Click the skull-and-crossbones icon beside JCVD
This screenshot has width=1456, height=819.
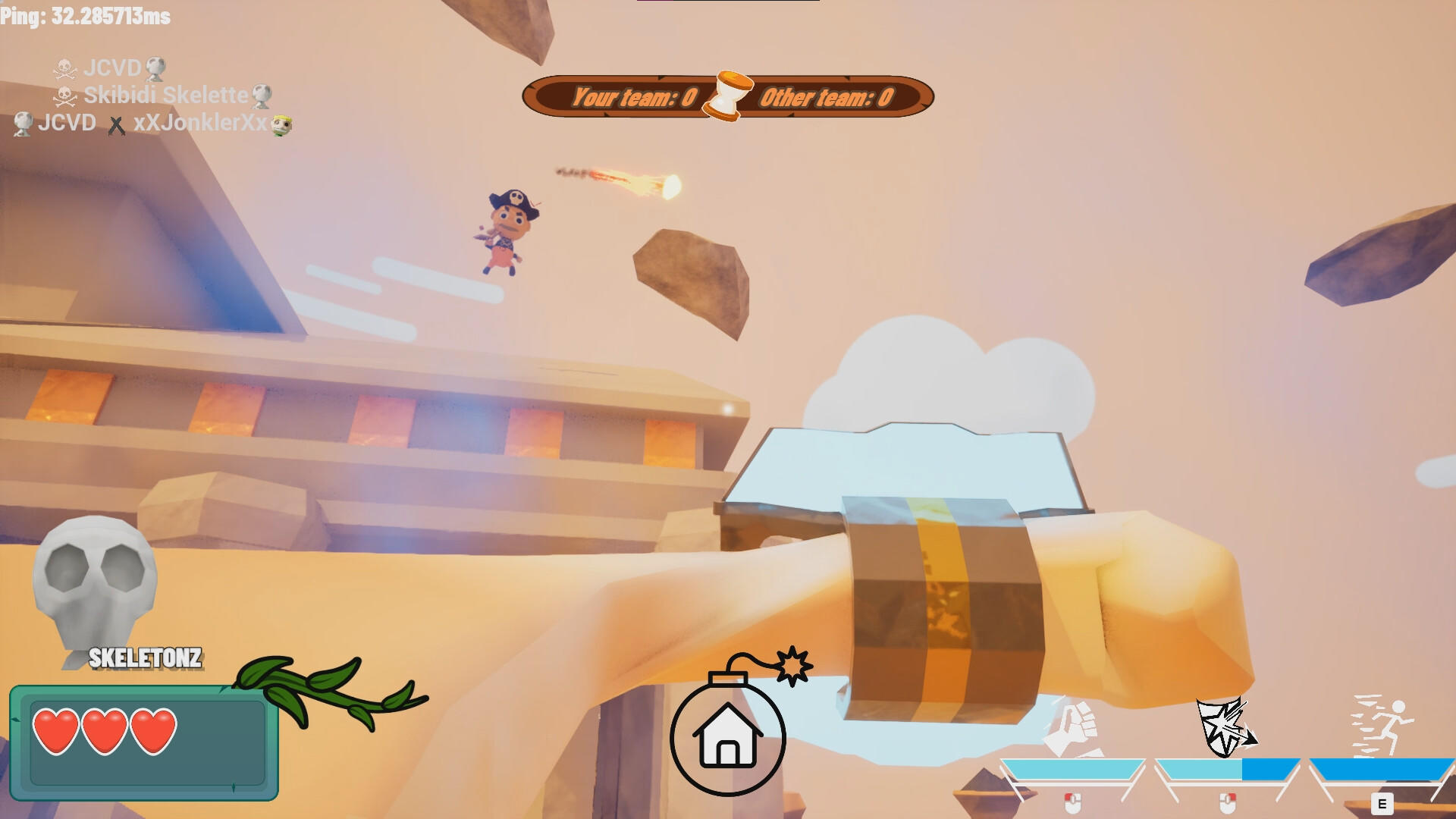[x=65, y=69]
